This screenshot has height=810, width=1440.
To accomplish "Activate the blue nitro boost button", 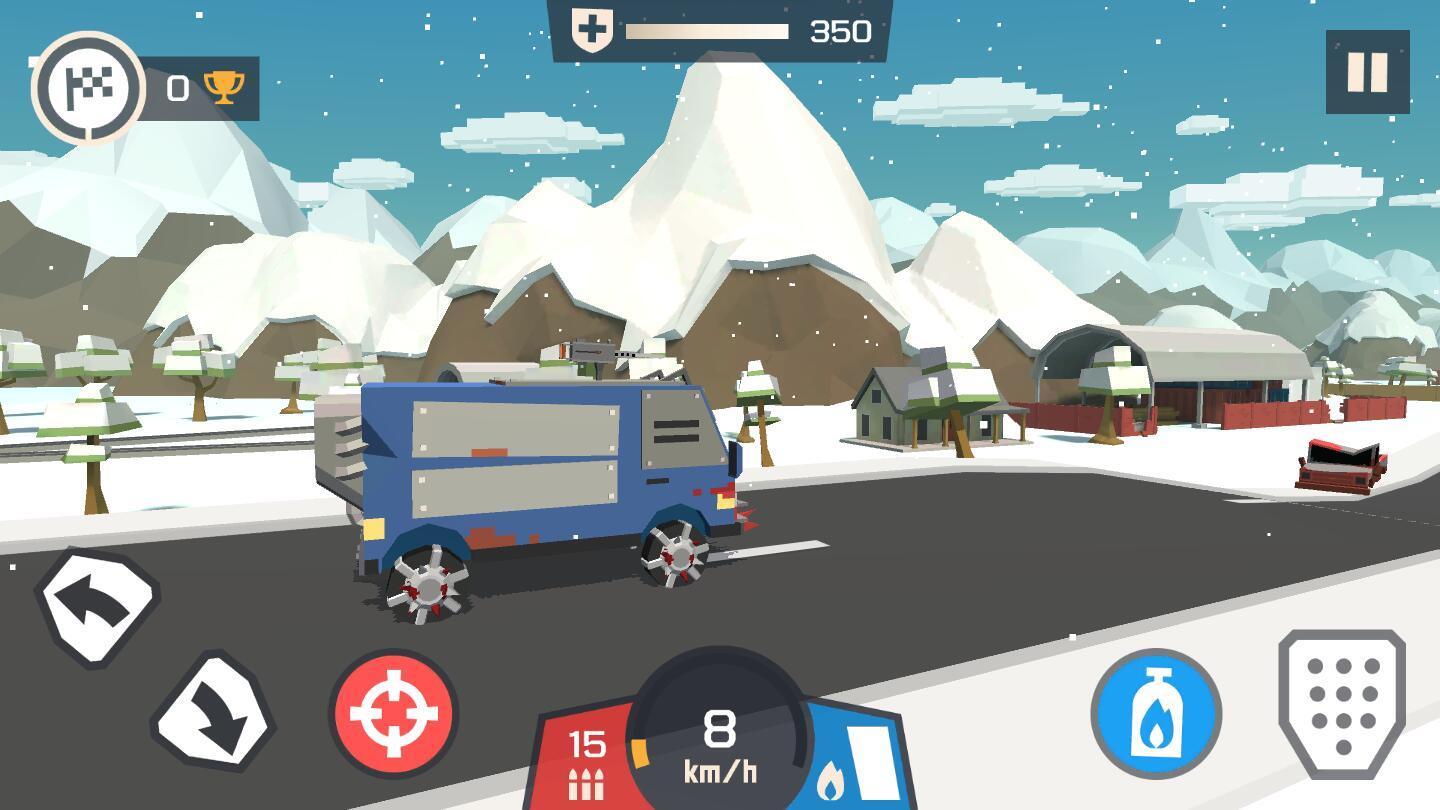I will (1156, 714).
